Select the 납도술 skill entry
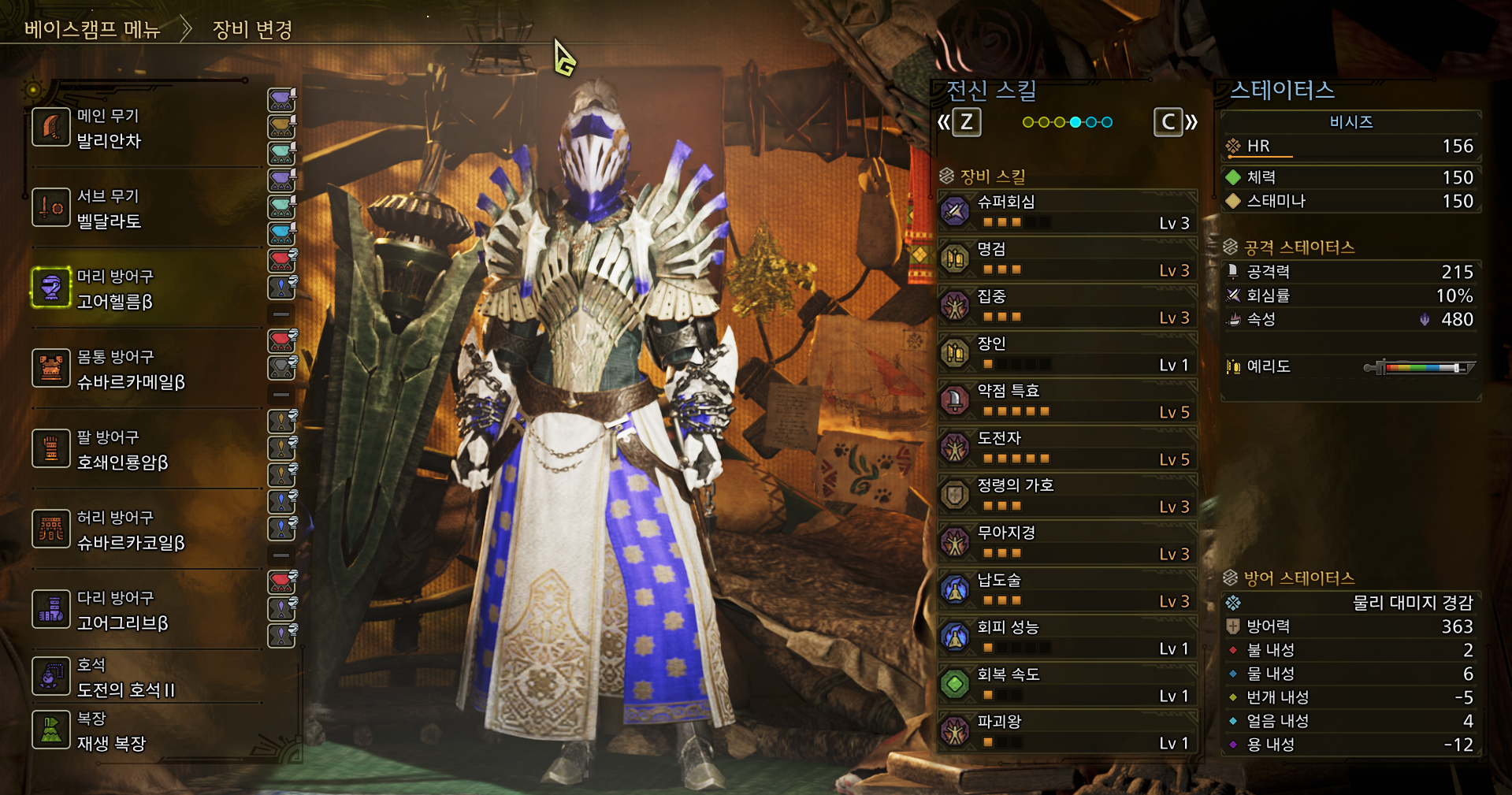The width and height of the screenshot is (1512, 795). (1068, 589)
